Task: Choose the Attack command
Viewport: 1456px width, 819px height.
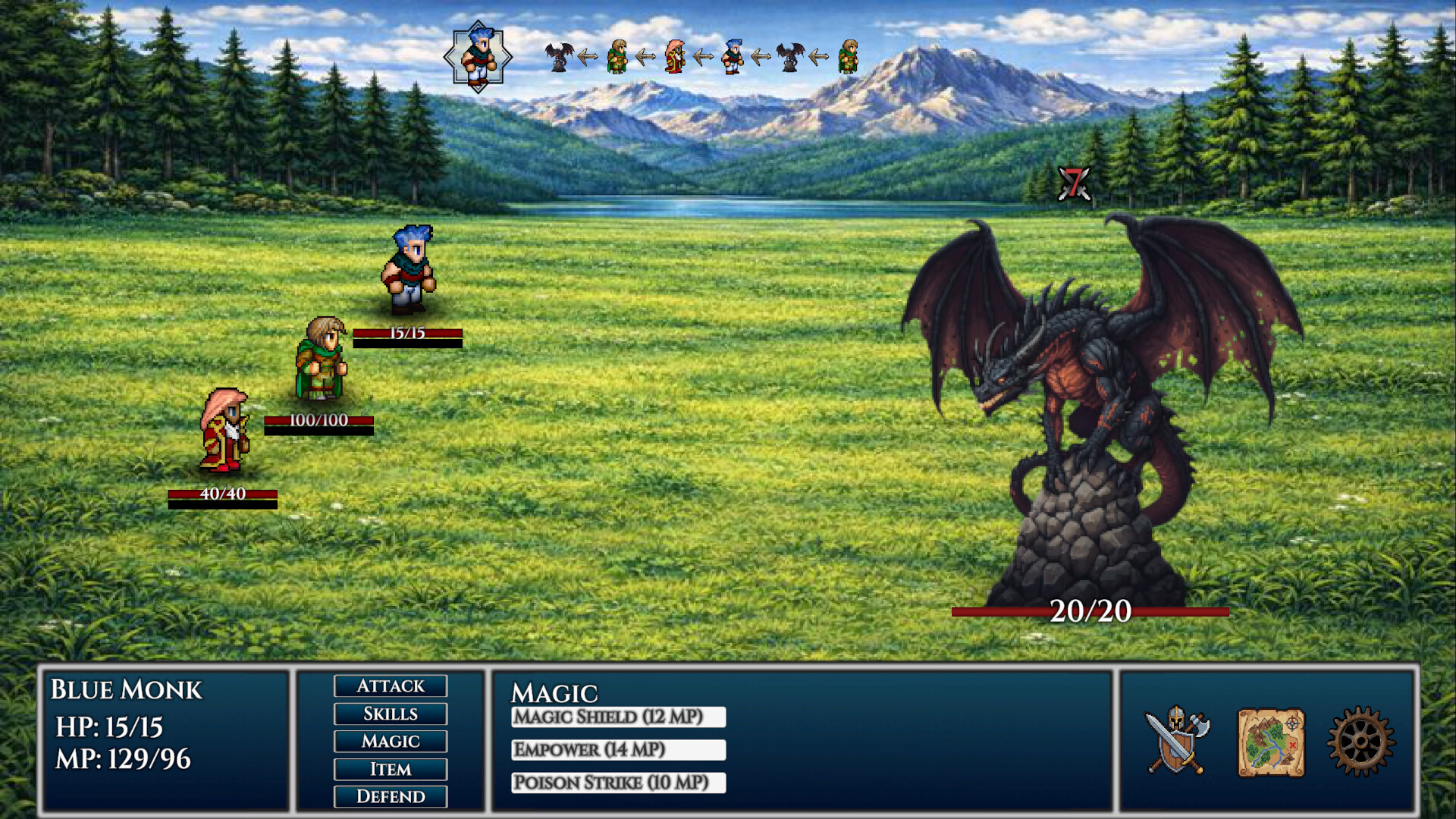Action: (390, 686)
